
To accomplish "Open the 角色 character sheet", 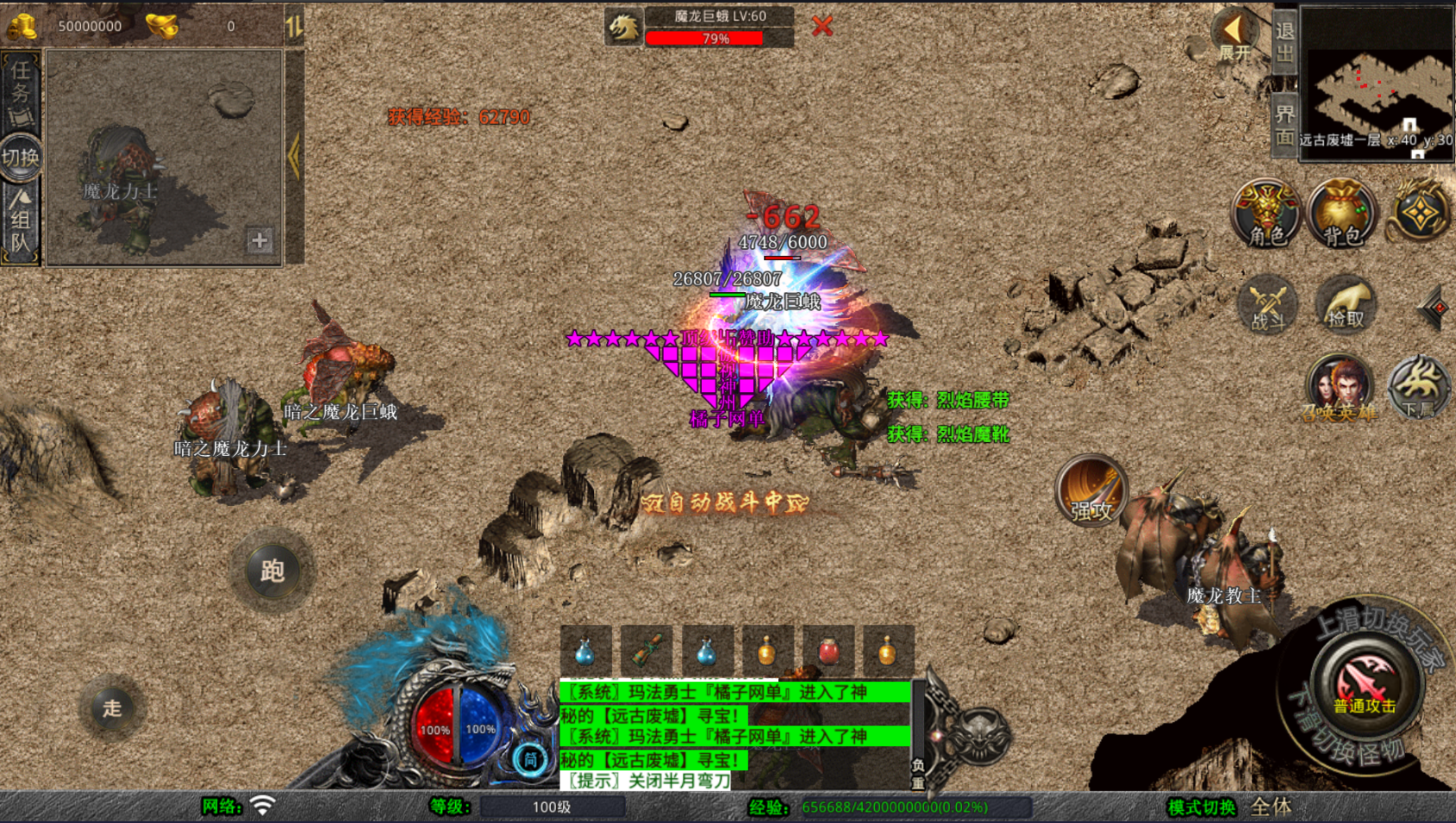I will coord(1265,214).
